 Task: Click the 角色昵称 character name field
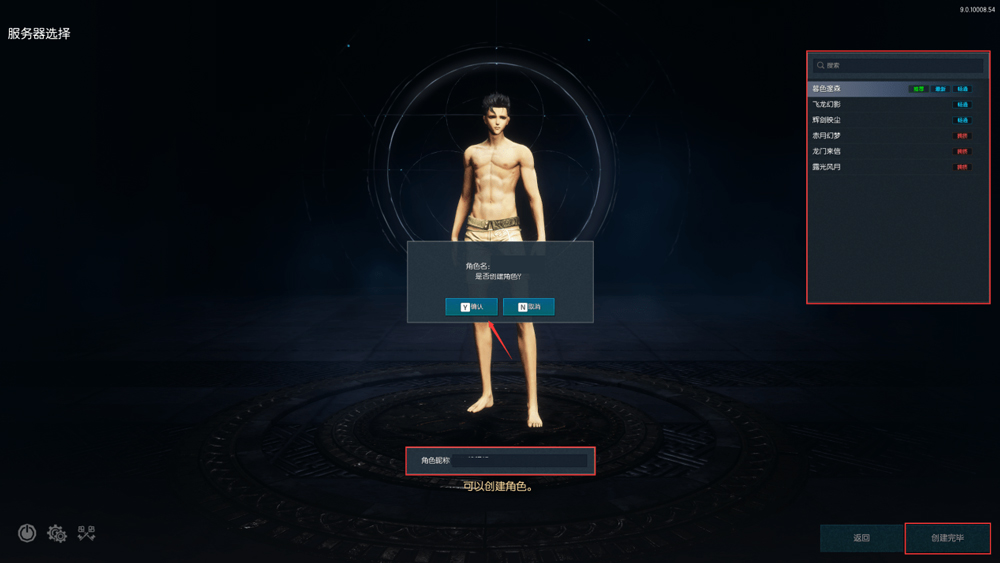[x=518, y=460]
